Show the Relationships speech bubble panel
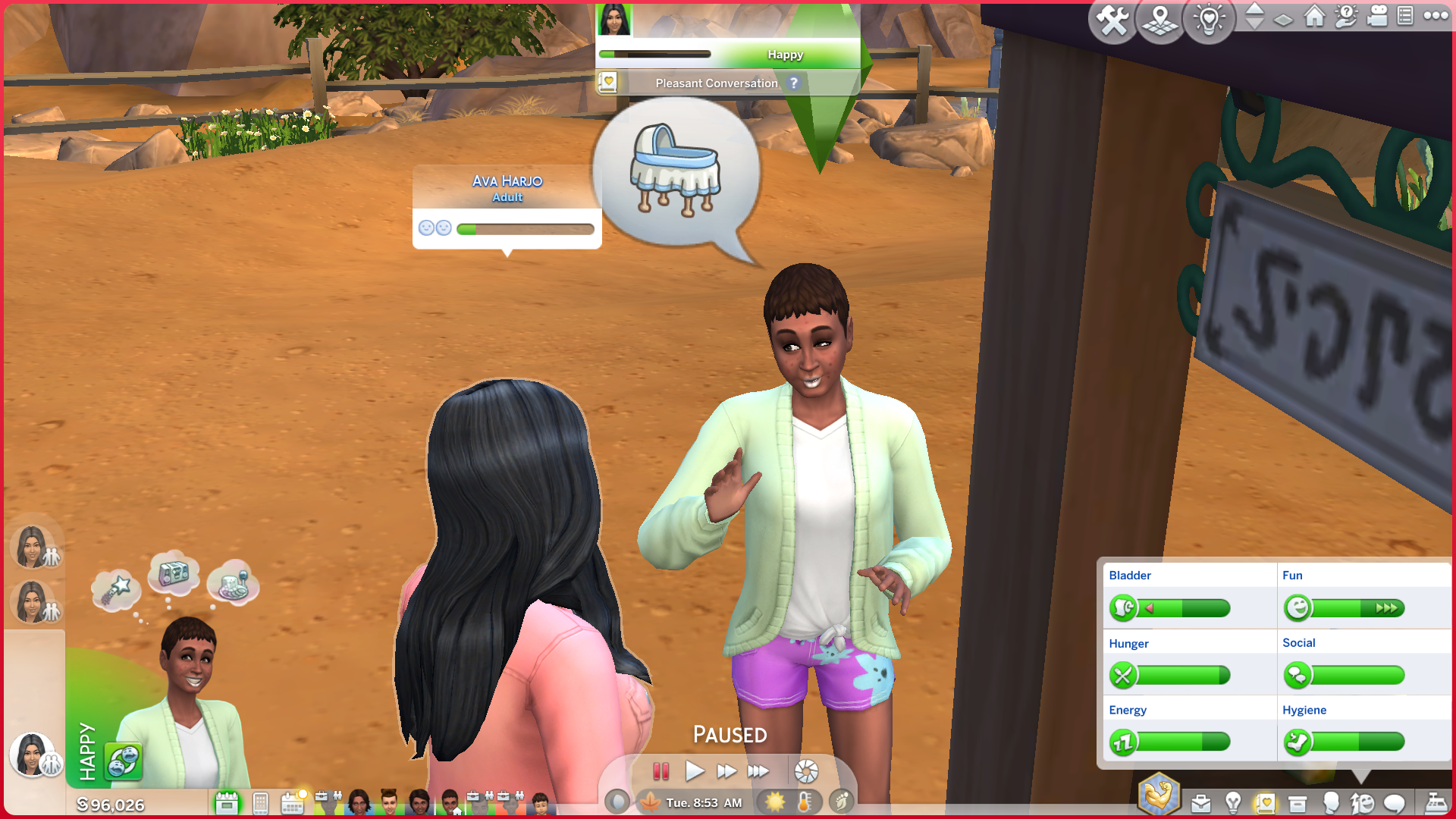 [x=1394, y=803]
